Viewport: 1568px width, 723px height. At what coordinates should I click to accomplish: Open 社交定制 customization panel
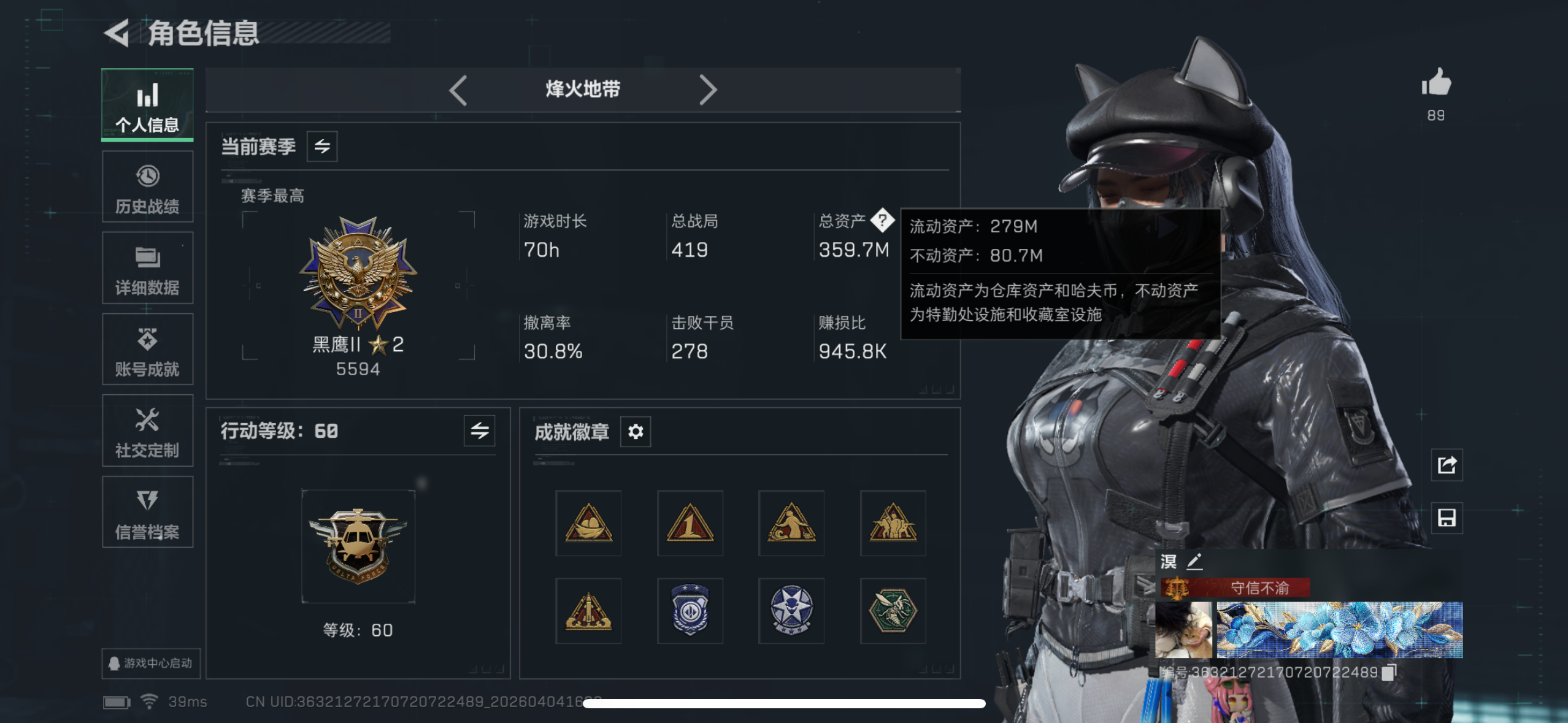[147, 430]
